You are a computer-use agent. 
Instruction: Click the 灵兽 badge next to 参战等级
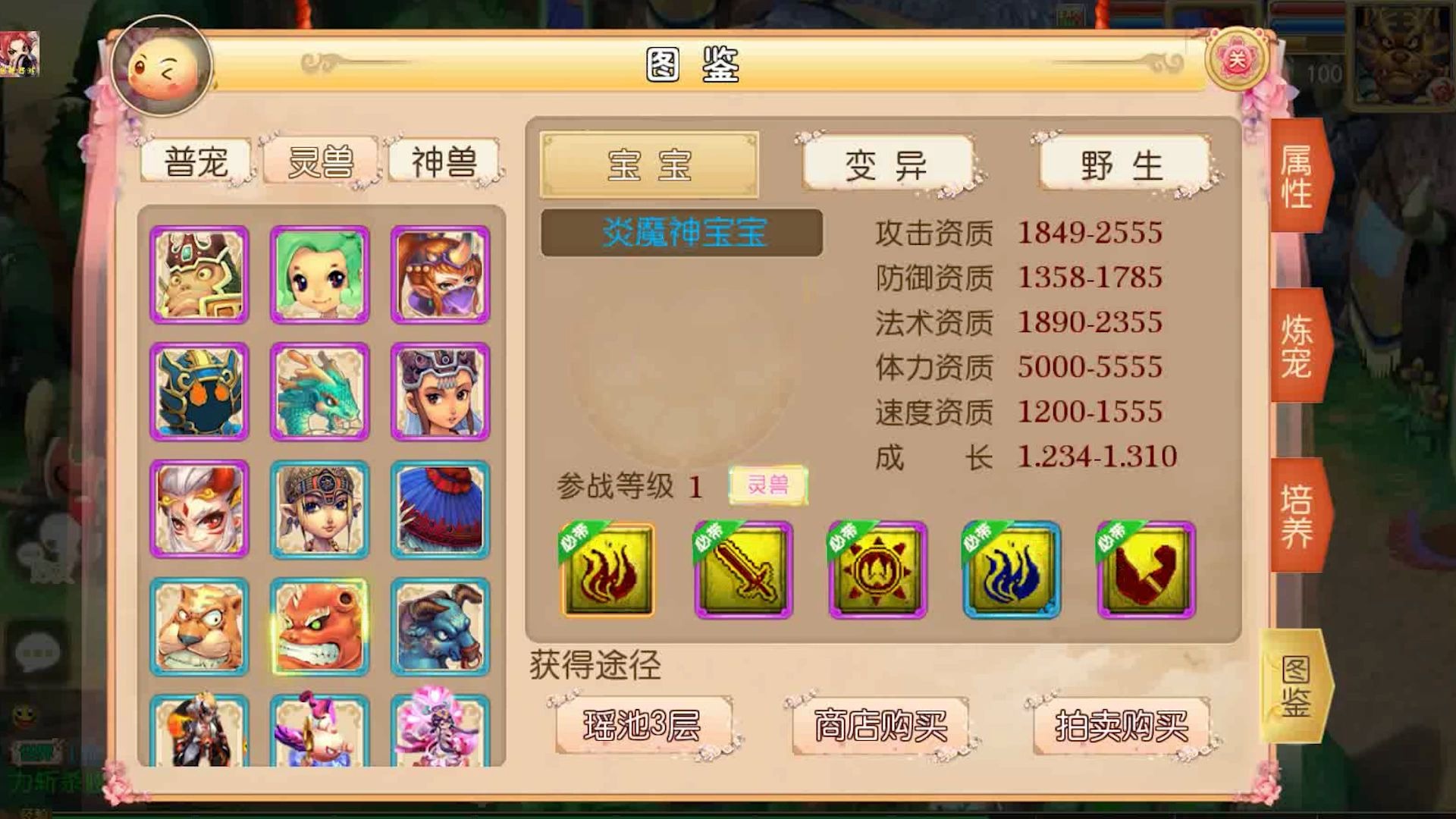[767, 483]
